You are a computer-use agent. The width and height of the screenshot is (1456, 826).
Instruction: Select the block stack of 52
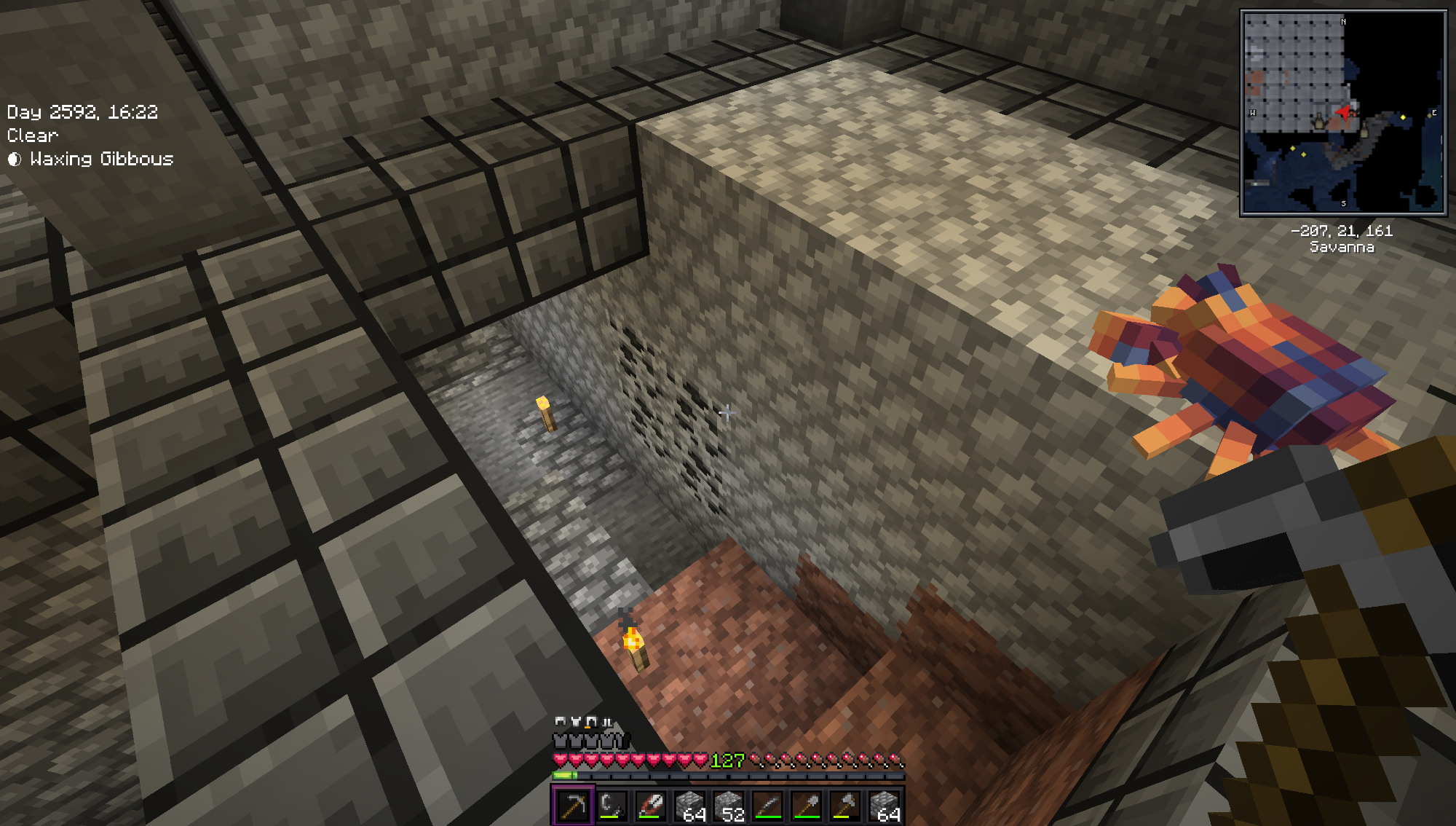tap(729, 806)
